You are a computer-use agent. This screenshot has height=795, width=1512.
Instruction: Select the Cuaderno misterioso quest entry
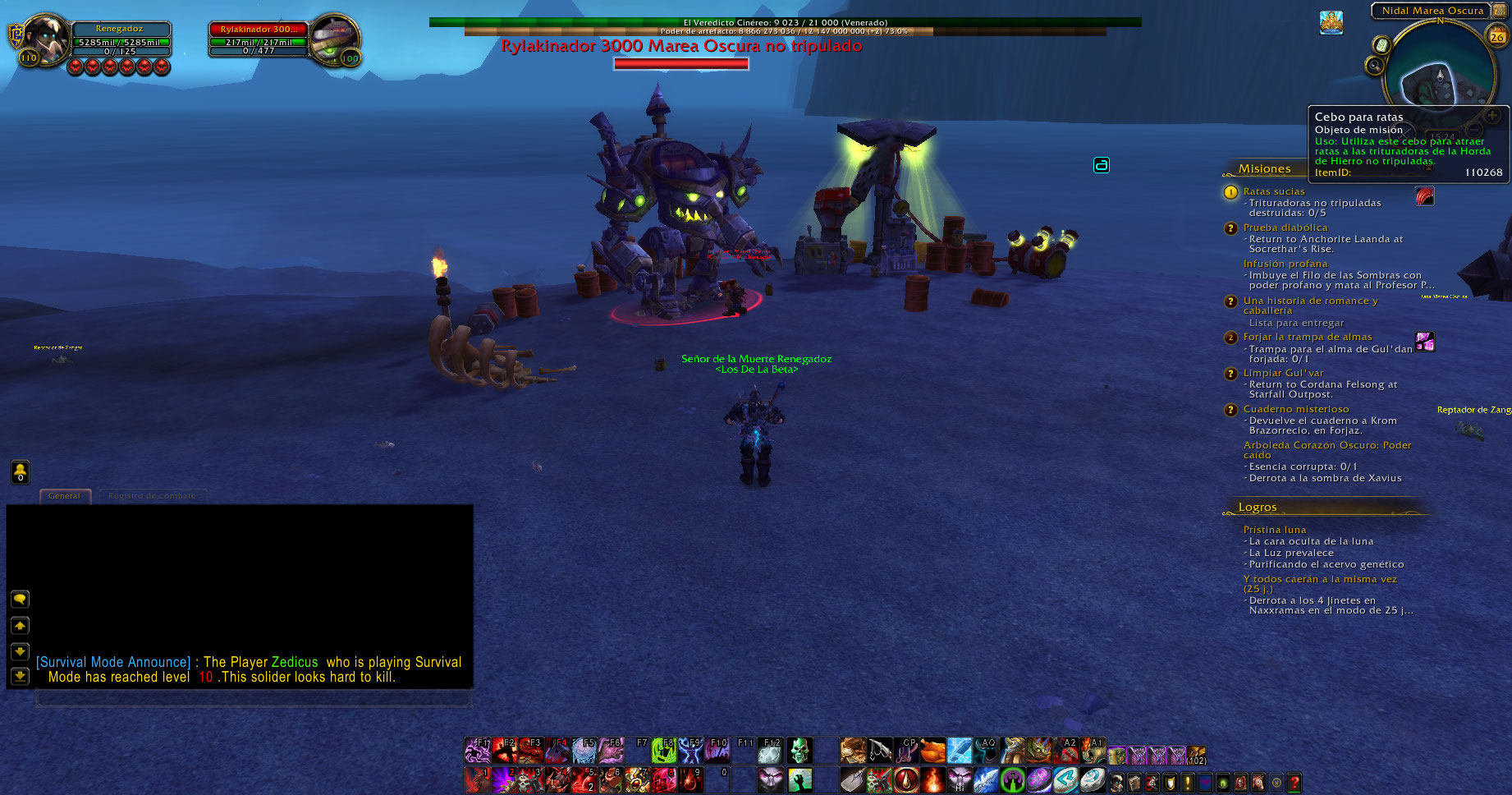click(1295, 409)
